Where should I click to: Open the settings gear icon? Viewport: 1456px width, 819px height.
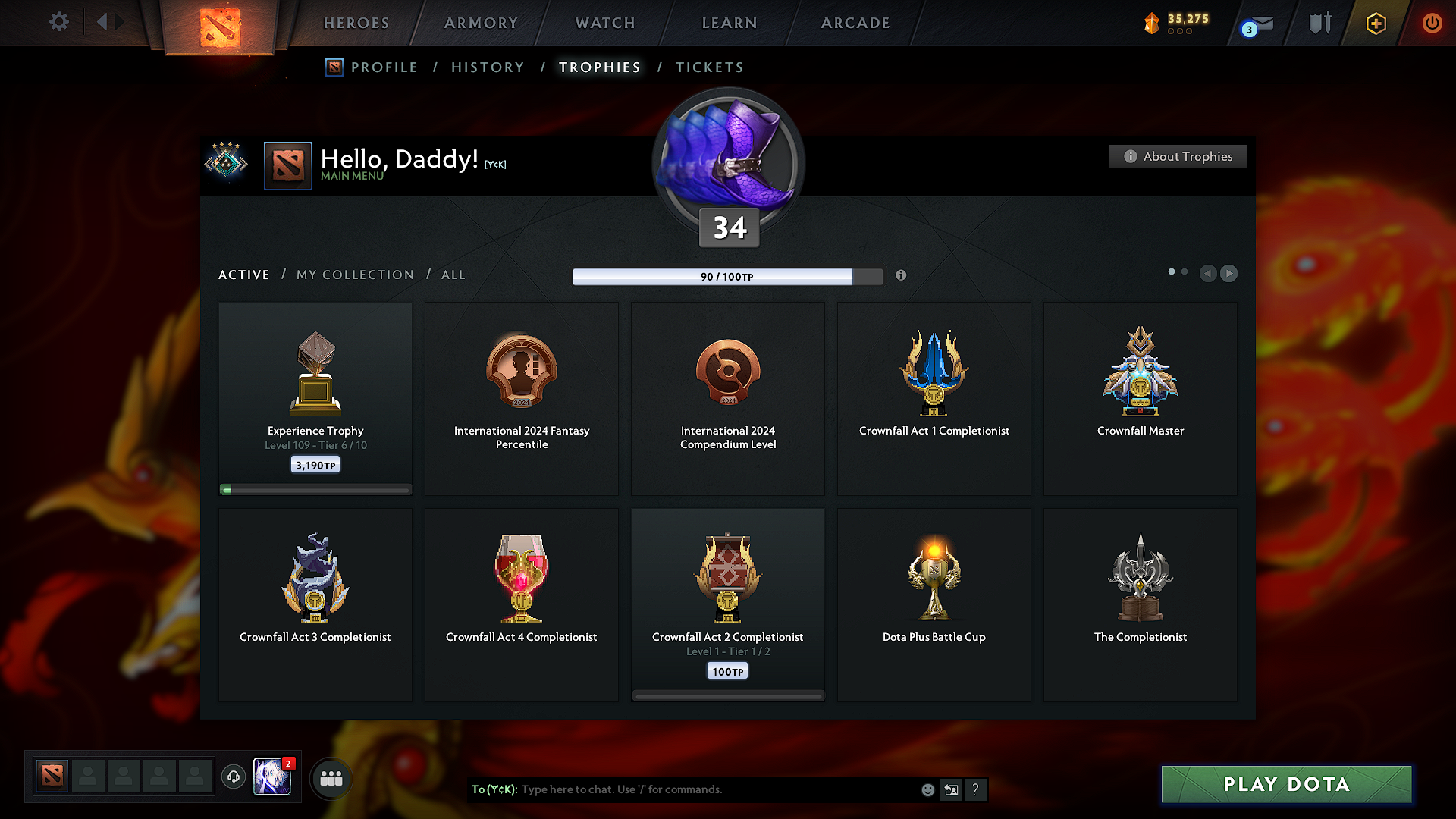(x=58, y=22)
